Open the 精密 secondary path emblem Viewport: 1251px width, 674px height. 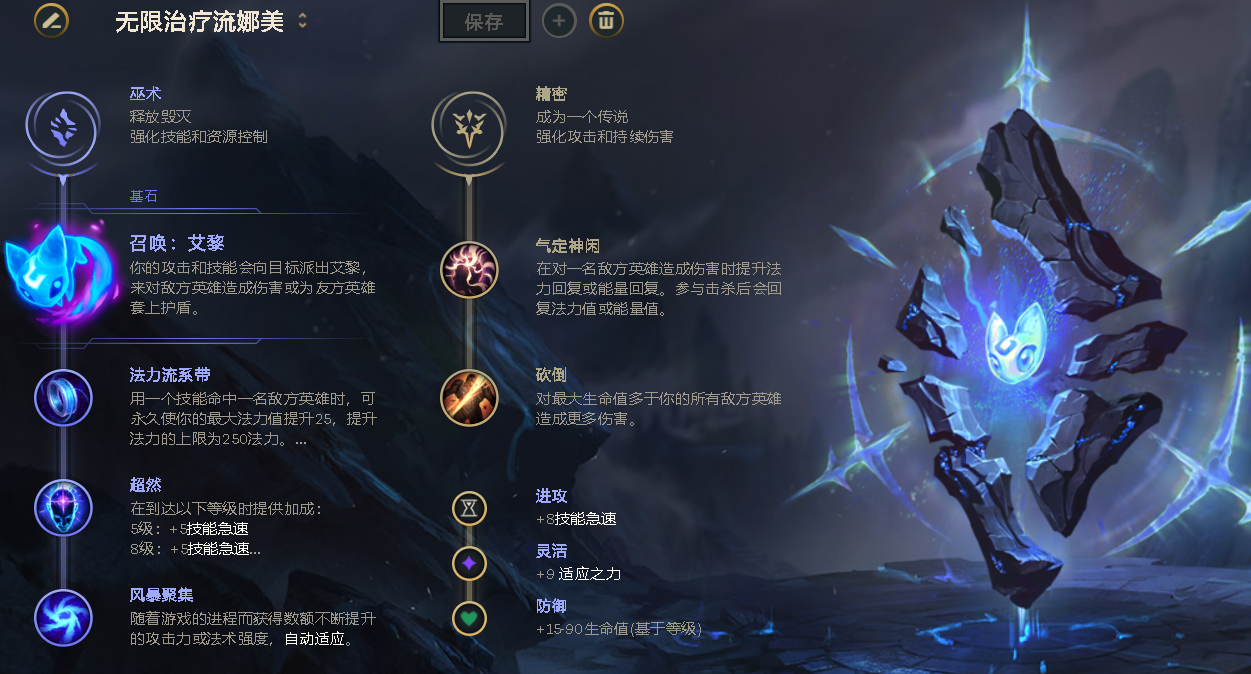click(469, 127)
